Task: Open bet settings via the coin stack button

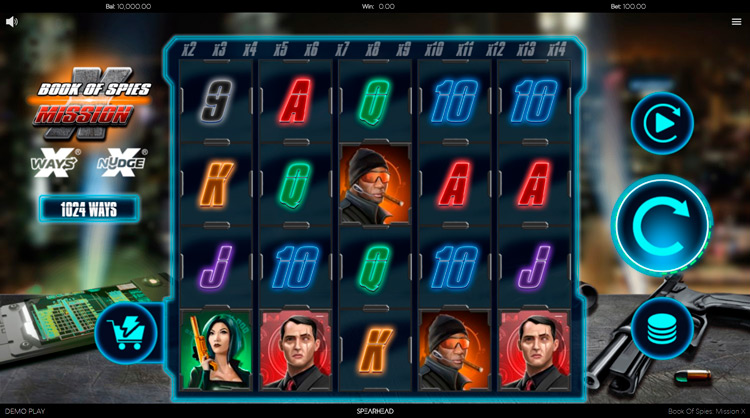Action: (x=661, y=328)
